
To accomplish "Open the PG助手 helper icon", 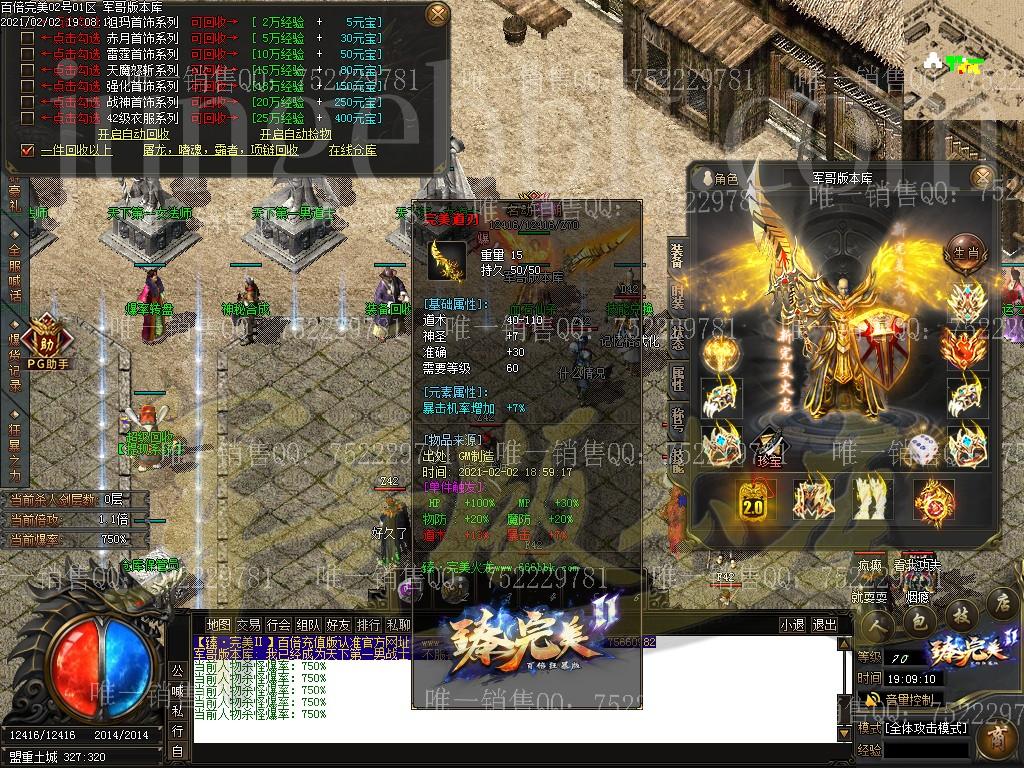I will pos(42,337).
